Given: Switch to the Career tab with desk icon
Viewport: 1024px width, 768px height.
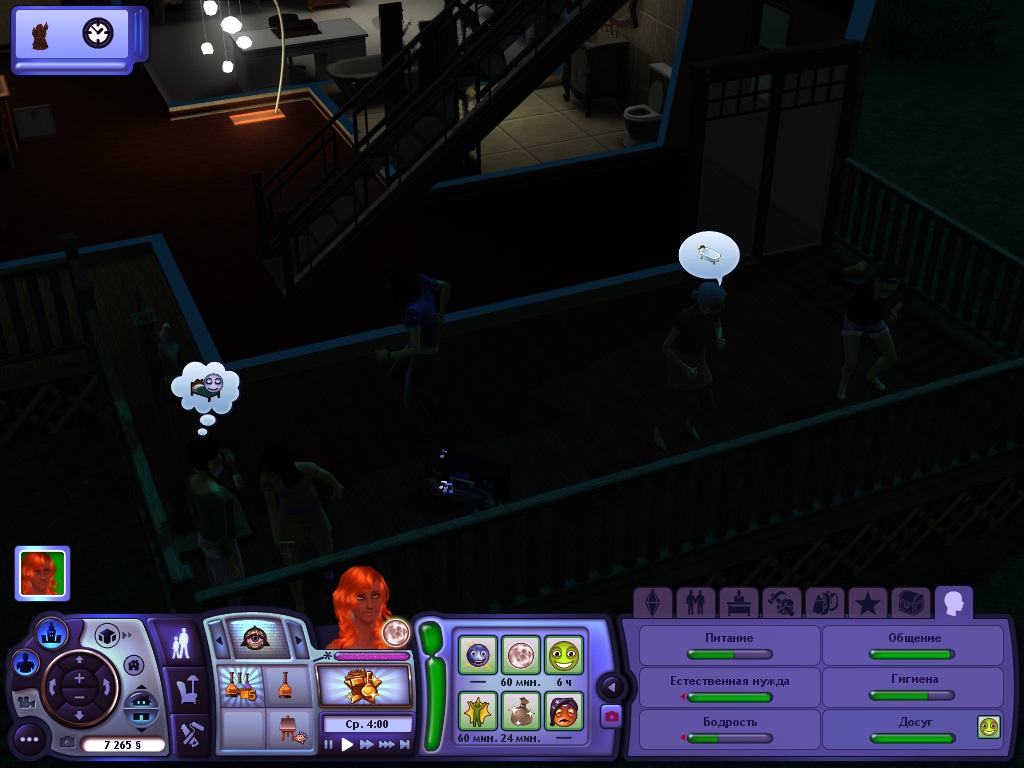Looking at the screenshot, I should (x=737, y=602).
